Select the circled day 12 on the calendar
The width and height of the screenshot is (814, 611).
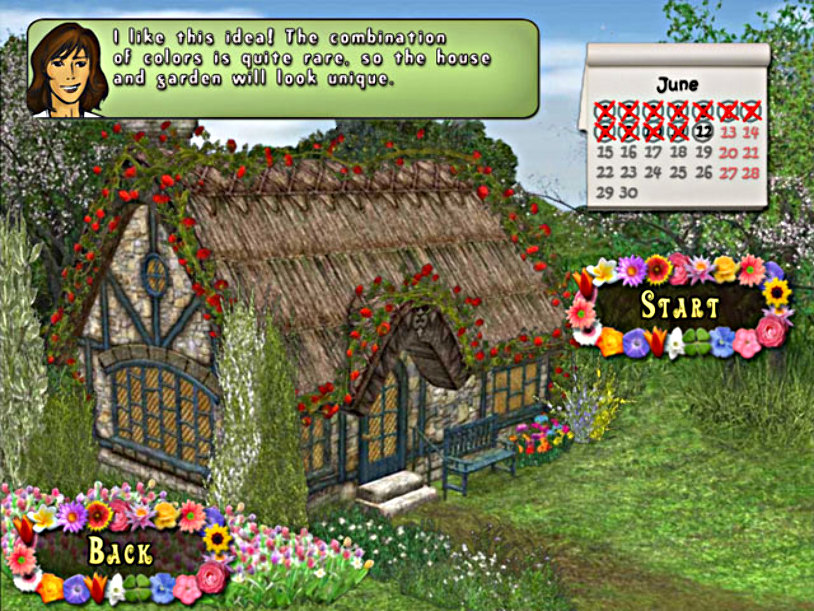tap(703, 130)
